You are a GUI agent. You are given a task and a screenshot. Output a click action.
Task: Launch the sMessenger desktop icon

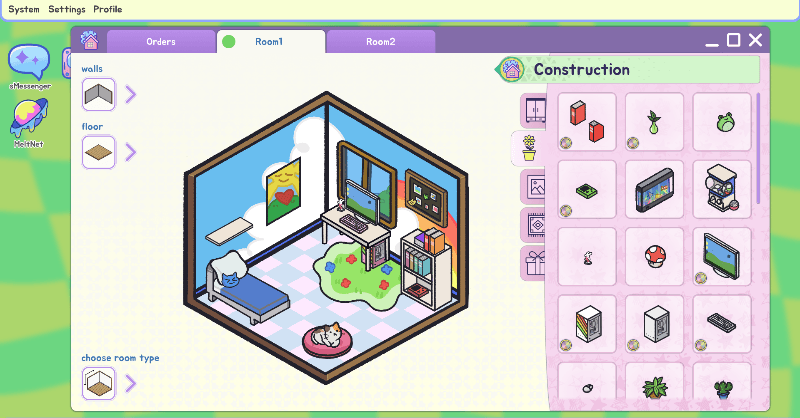click(x=29, y=64)
